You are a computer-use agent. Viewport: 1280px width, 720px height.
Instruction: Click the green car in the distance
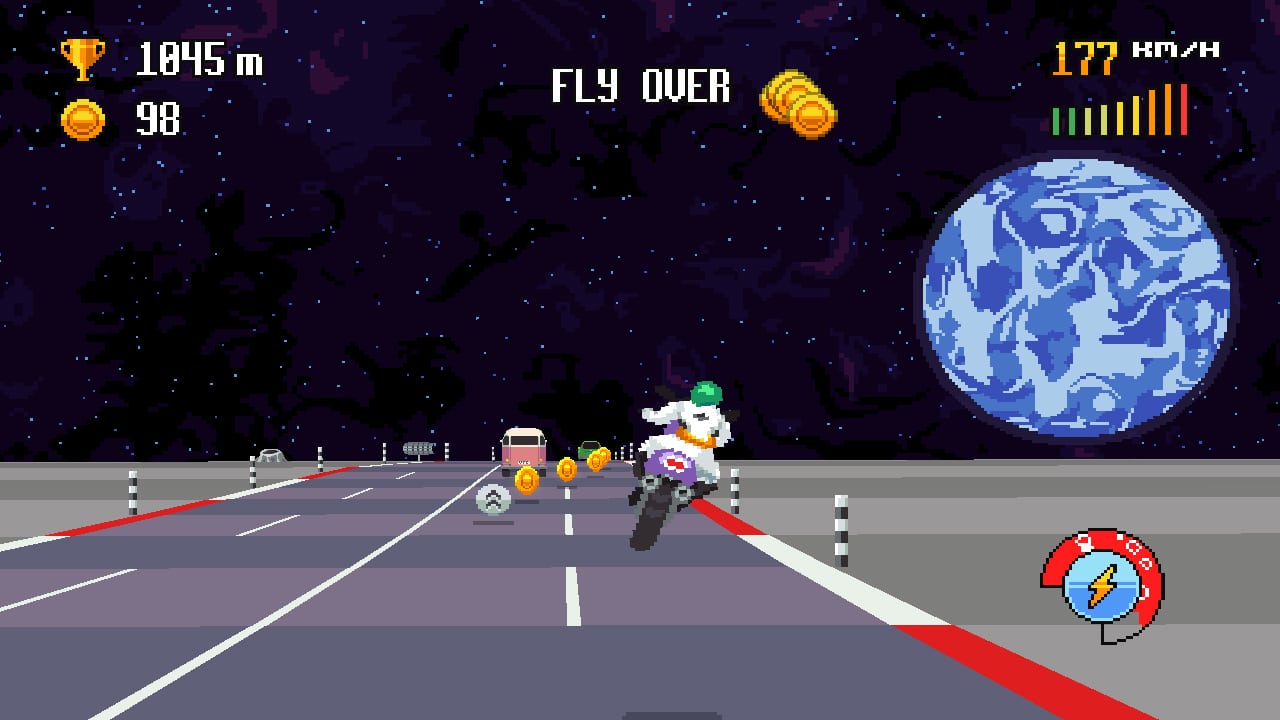(590, 450)
